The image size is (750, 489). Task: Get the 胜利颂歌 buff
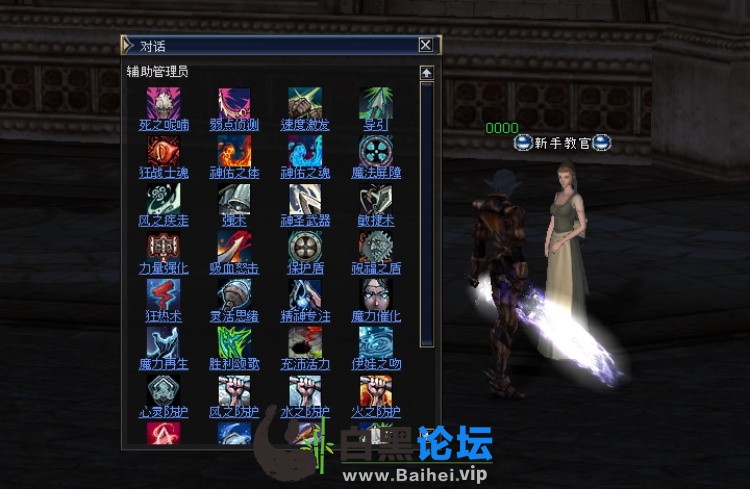coord(234,364)
